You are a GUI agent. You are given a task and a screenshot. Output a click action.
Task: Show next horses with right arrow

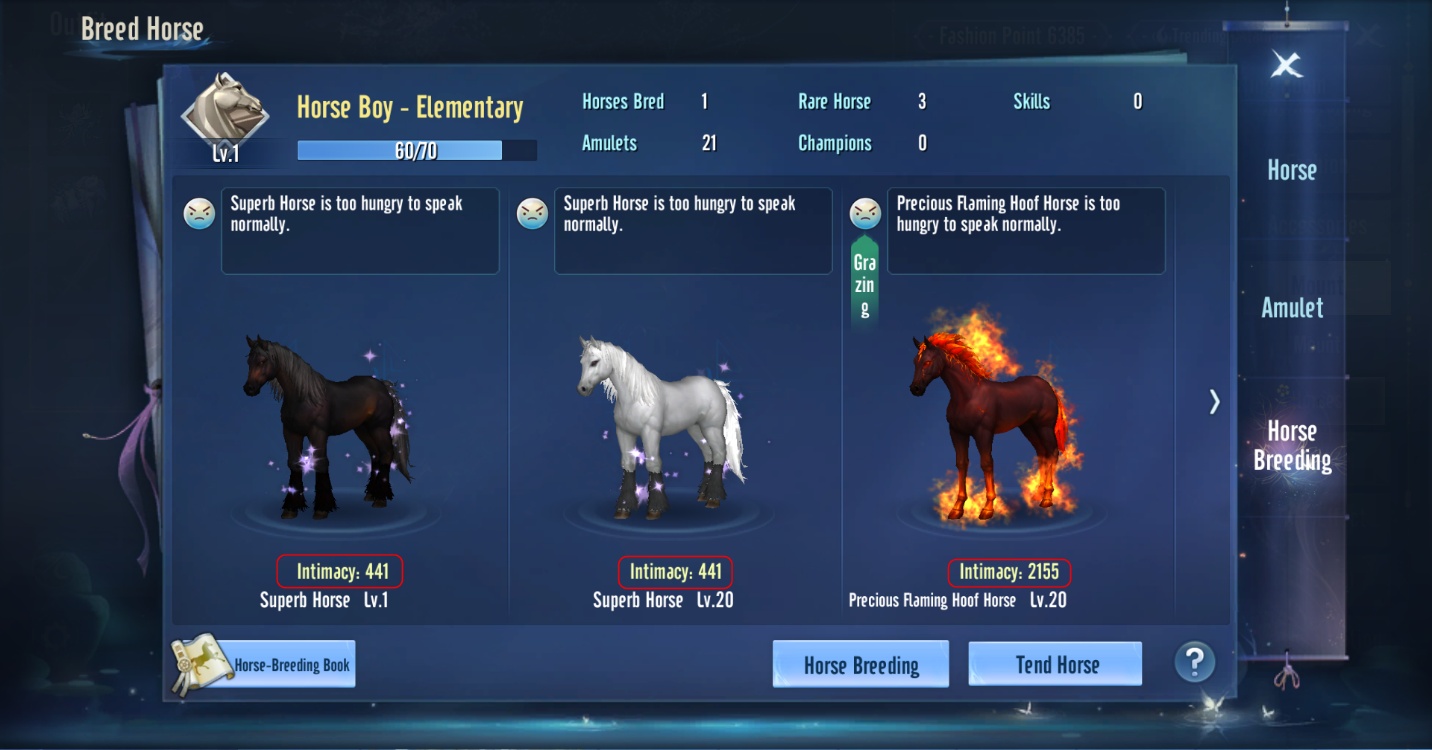tap(1214, 402)
